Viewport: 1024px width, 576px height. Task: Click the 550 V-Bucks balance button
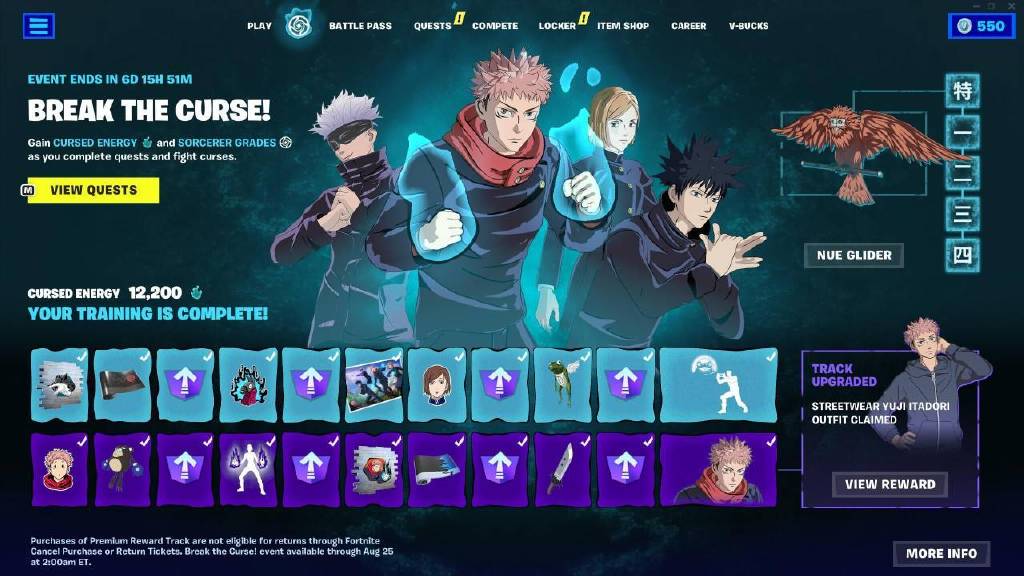pyautogui.click(x=980, y=26)
